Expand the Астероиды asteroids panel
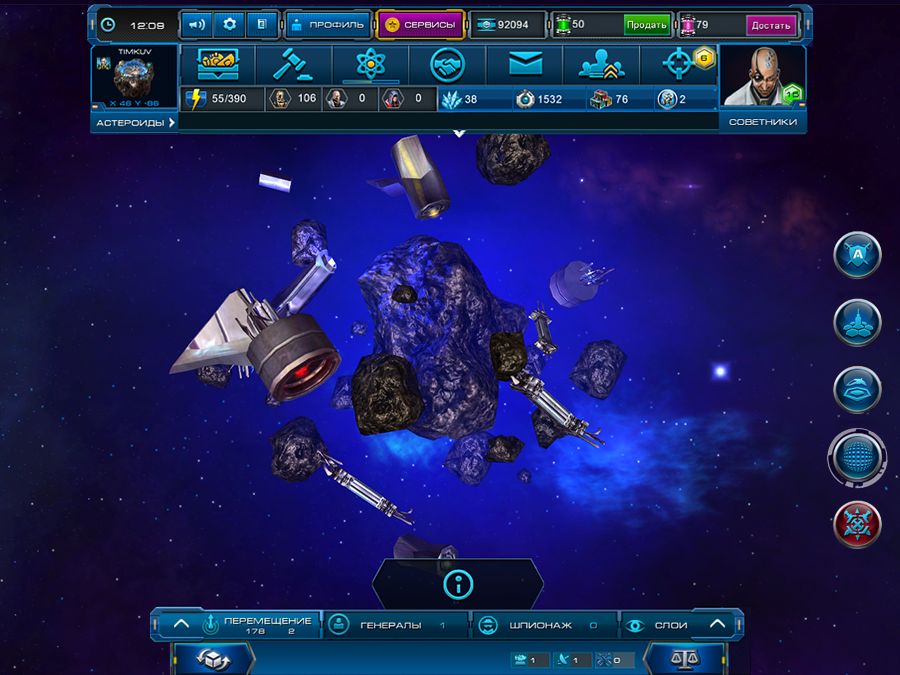900x675 pixels. [135, 122]
